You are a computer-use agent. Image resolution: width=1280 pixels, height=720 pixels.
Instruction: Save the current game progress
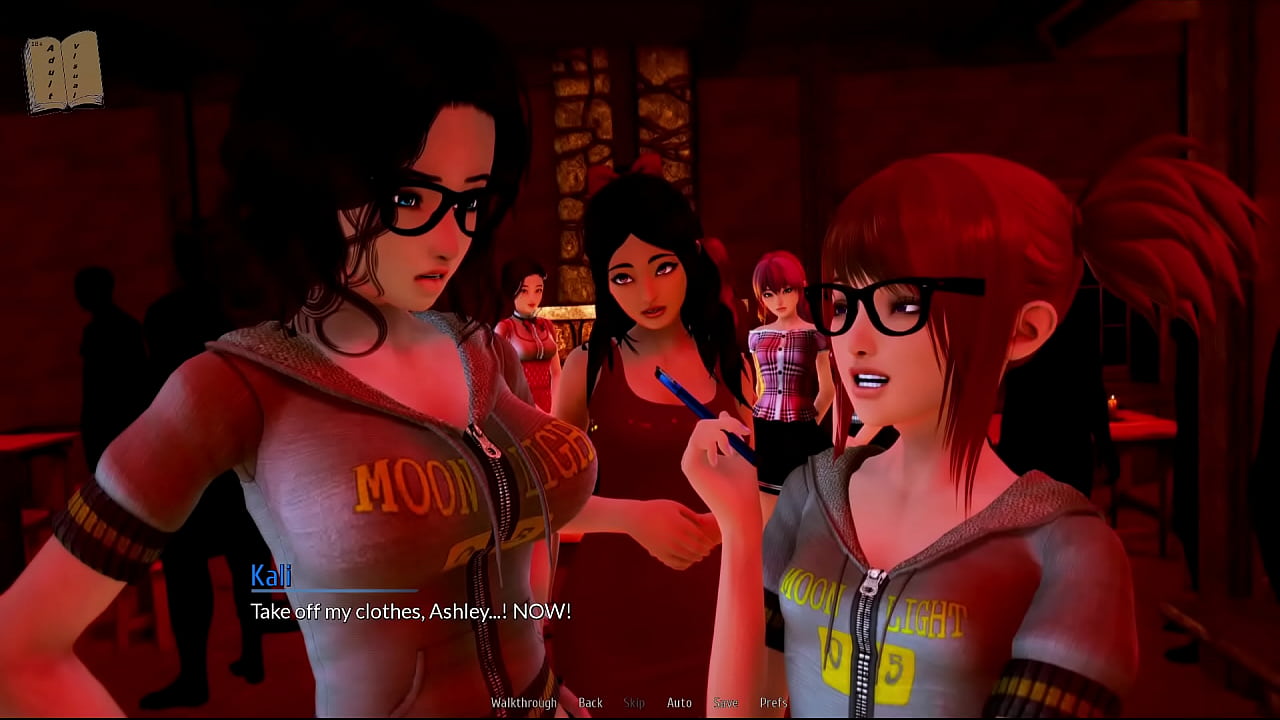pos(726,703)
